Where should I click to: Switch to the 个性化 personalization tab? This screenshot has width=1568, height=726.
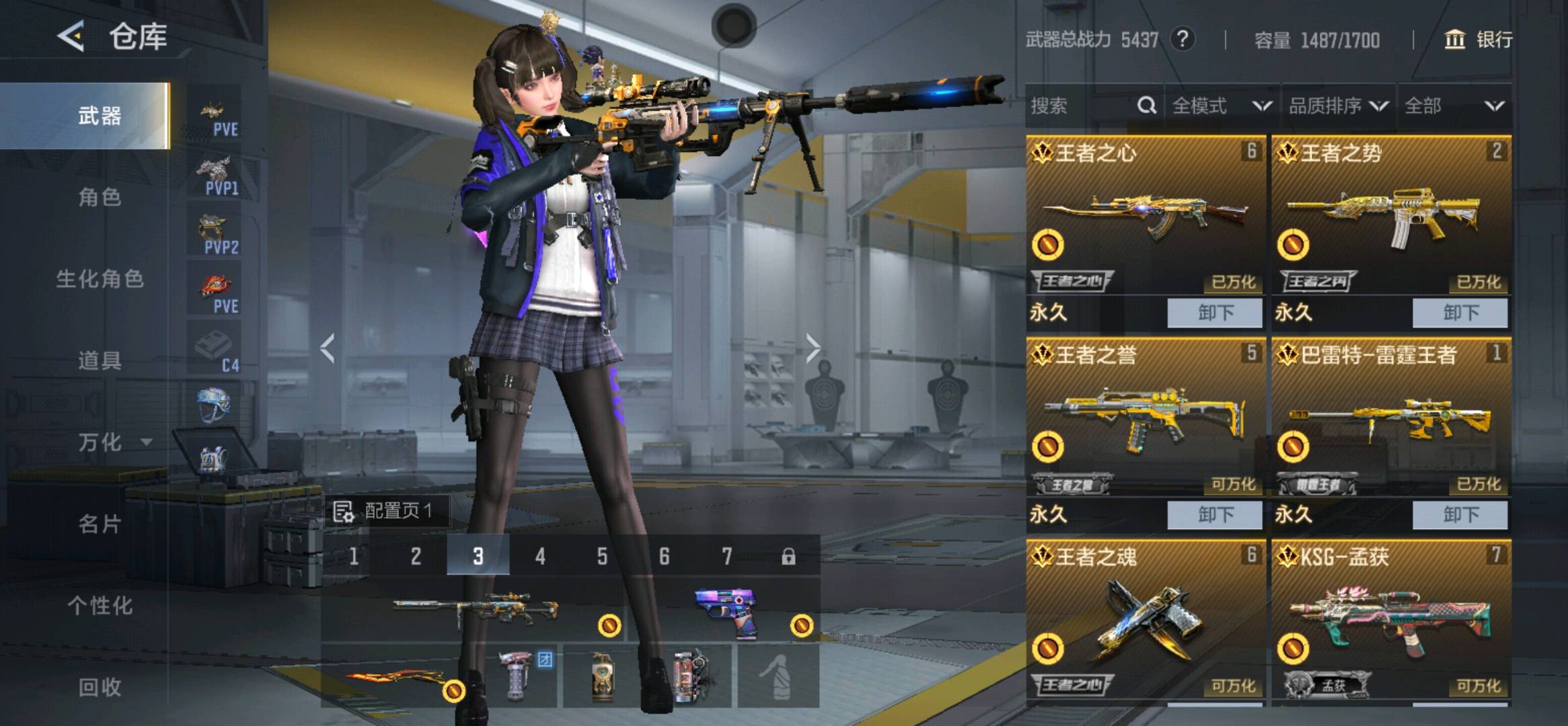coord(100,606)
